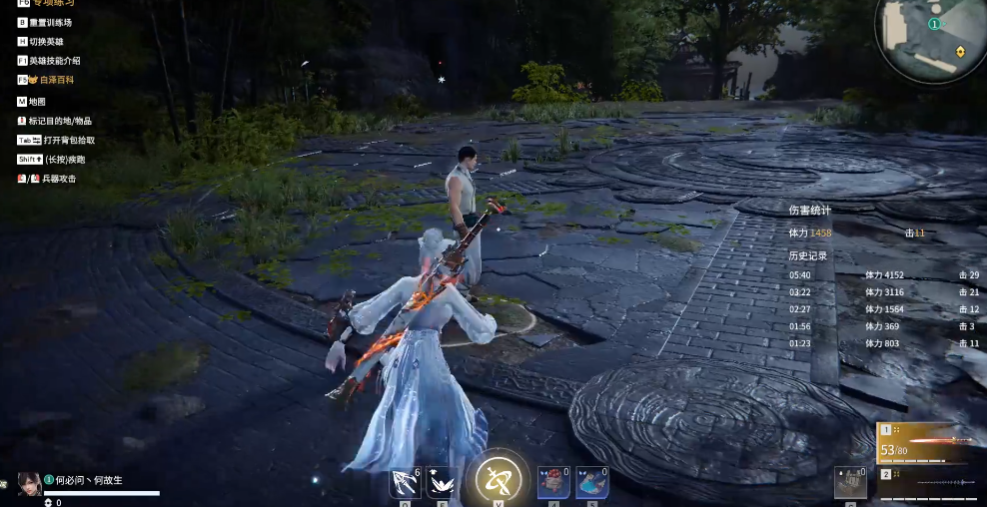The height and width of the screenshot is (507, 987).
Task: Select the green number 1 minimap marker
Action: (x=934, y=23)
